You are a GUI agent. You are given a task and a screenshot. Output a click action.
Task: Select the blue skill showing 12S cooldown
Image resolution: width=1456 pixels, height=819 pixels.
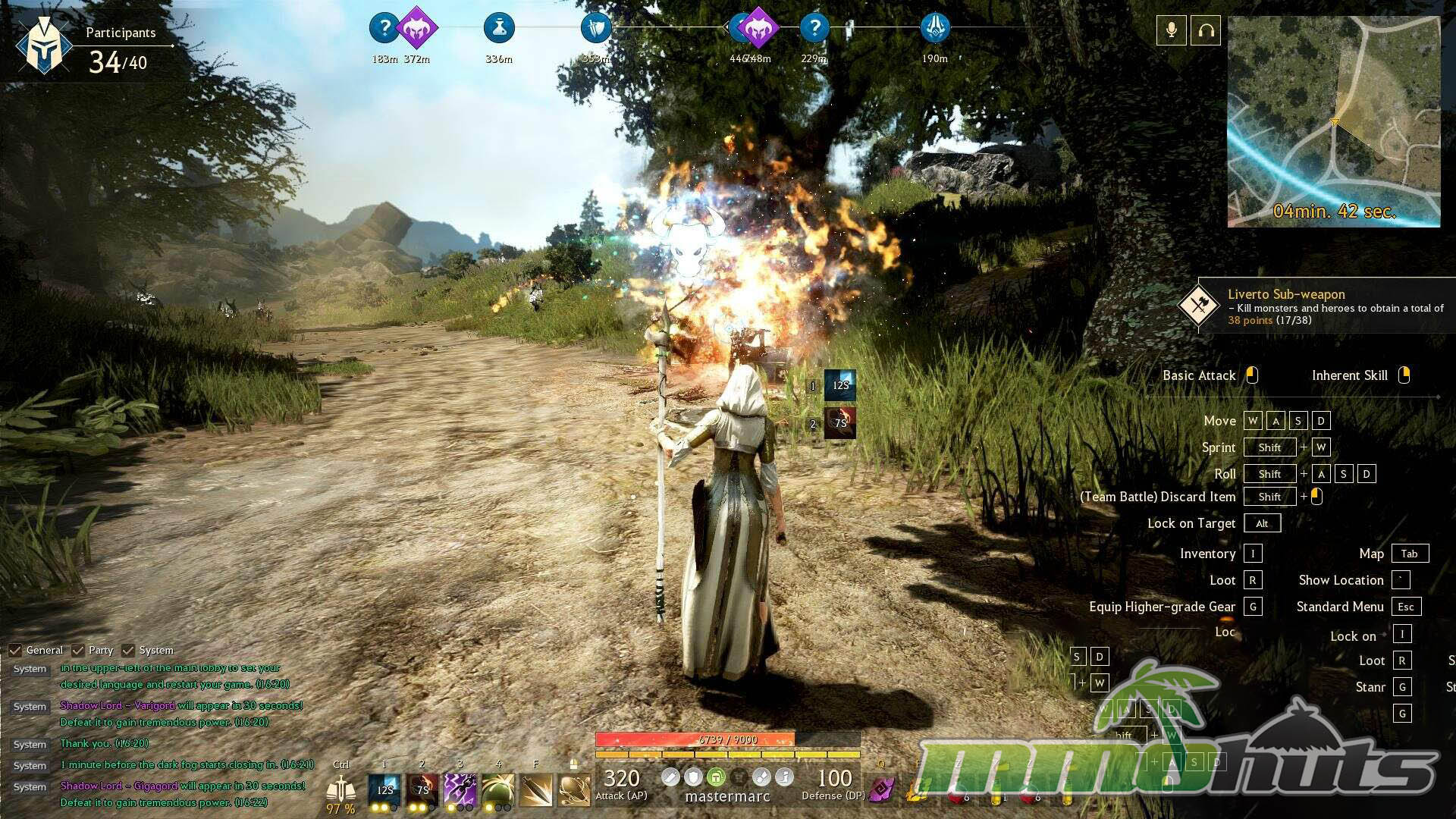point(384,789)
